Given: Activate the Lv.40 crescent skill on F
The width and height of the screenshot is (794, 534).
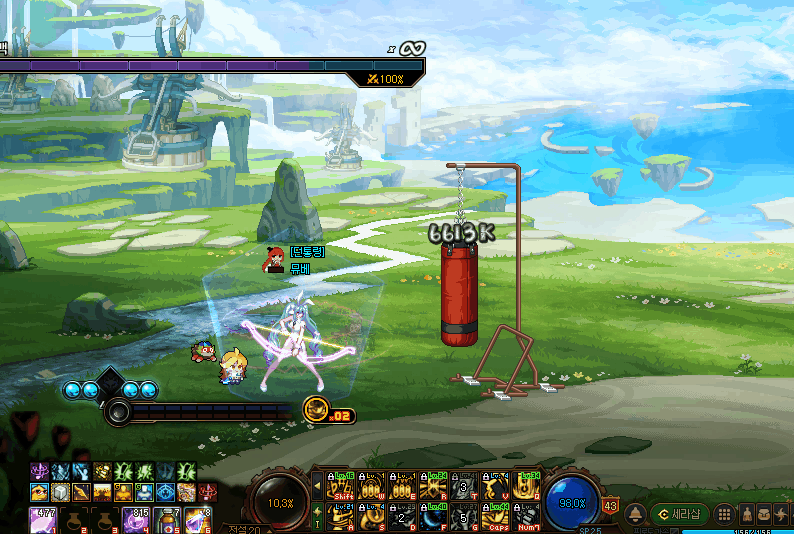Looking at the screenshot, I should (x=433, y=516).
